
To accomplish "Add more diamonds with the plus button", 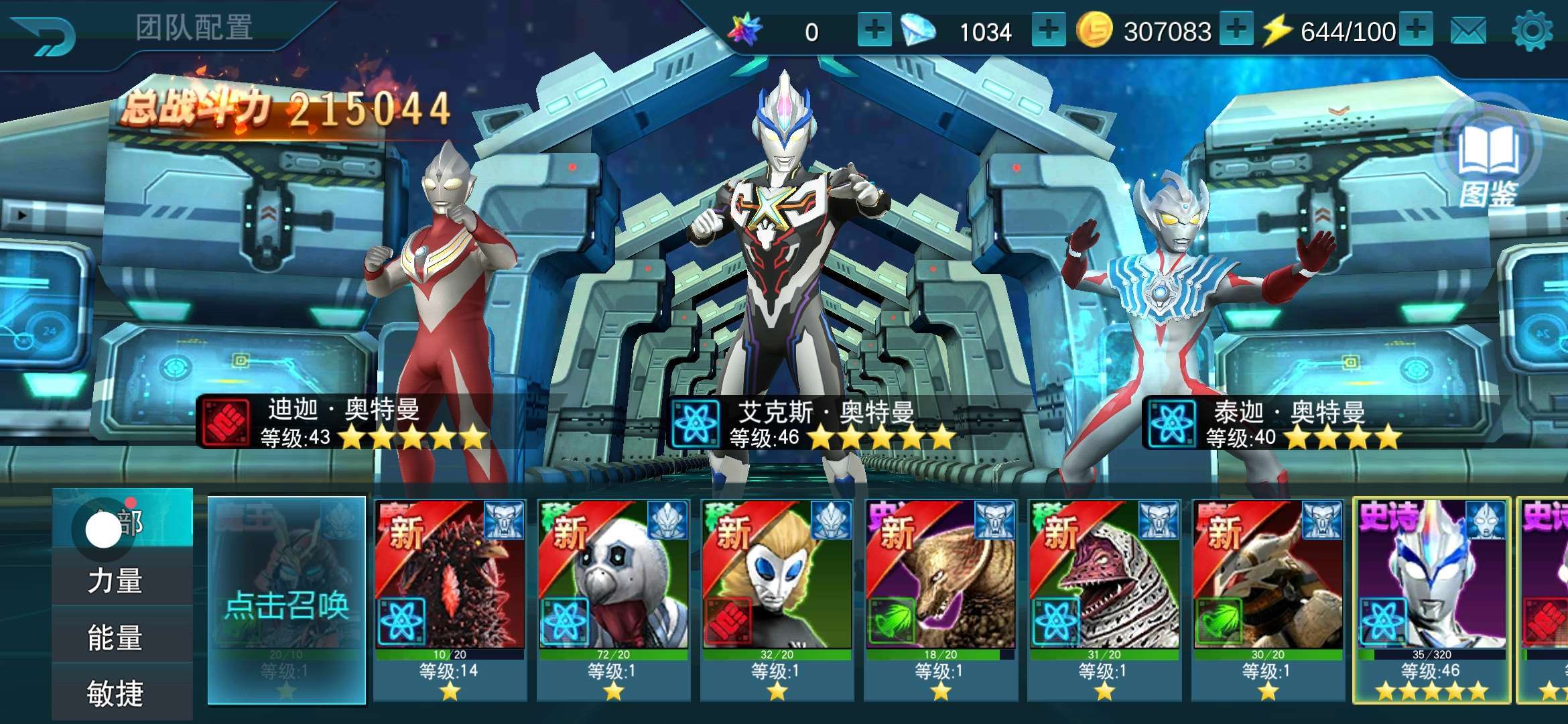I will pyautogui.click(x=1049, y=30).
